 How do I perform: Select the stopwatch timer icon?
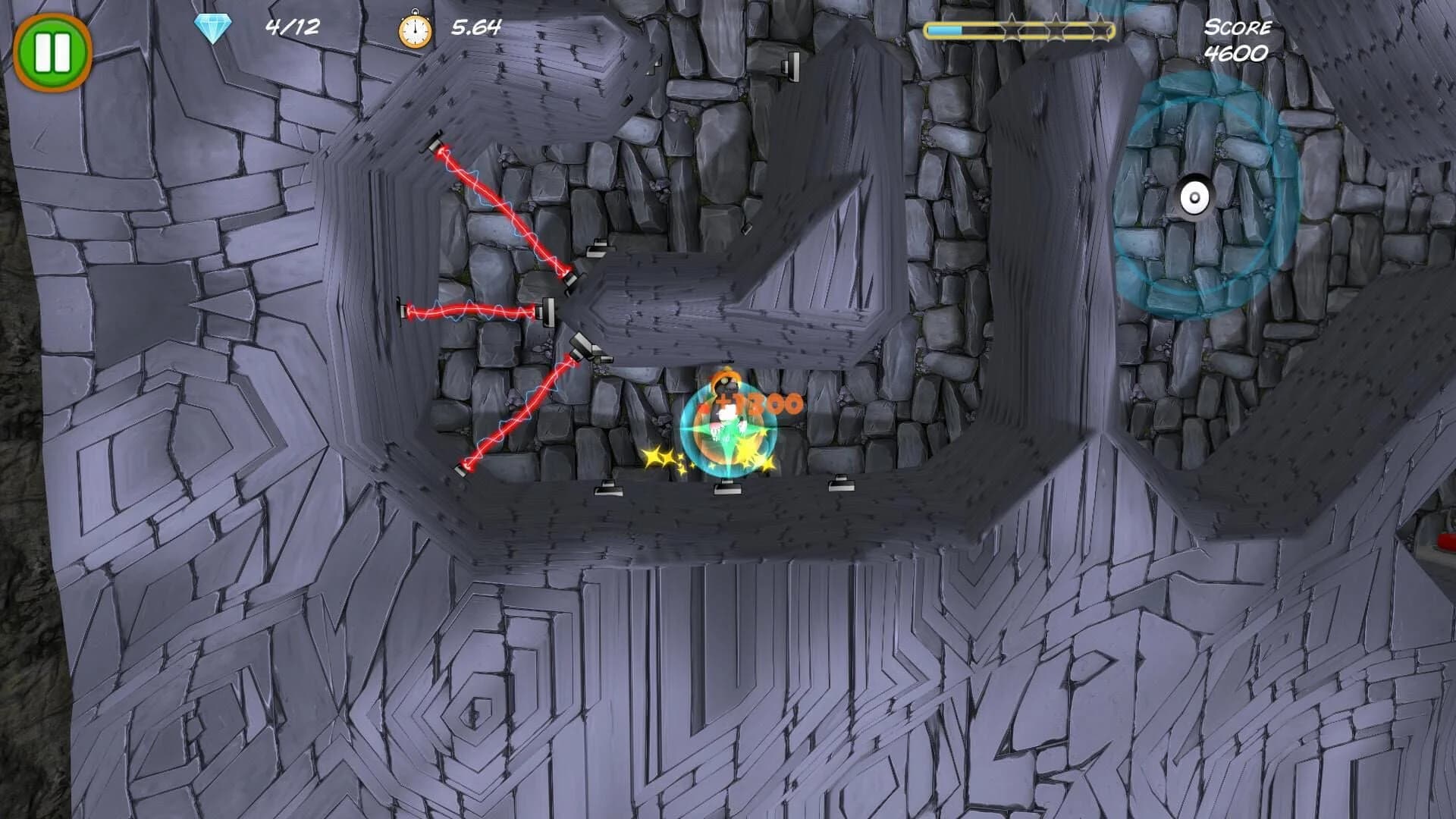click(x=411, y=30)
